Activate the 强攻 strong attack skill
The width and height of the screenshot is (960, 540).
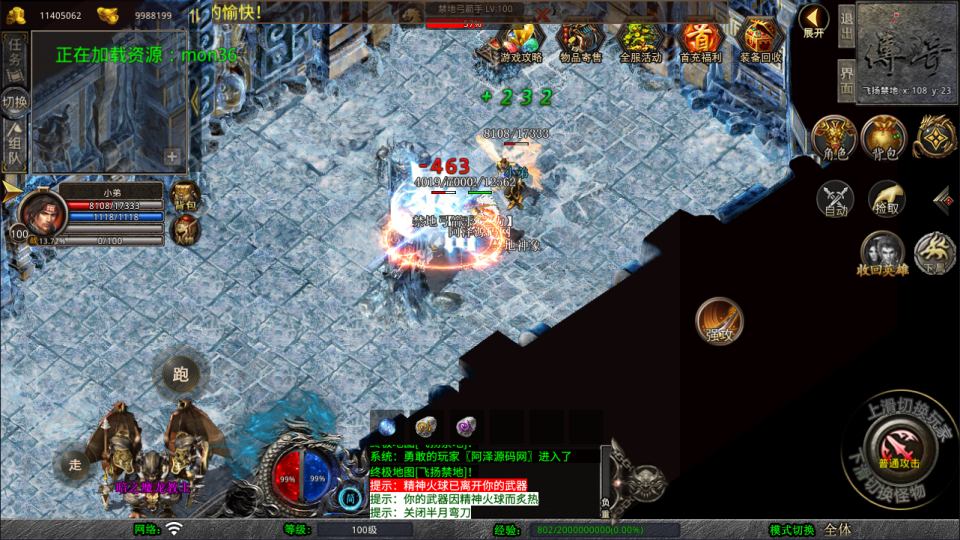(720, 321)
